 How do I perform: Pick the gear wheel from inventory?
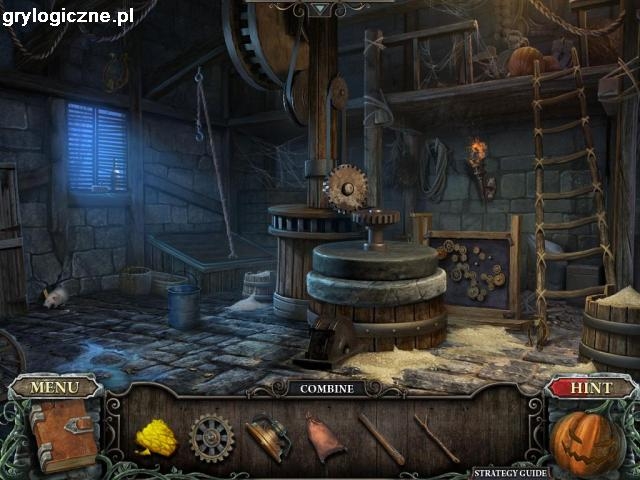212,438
